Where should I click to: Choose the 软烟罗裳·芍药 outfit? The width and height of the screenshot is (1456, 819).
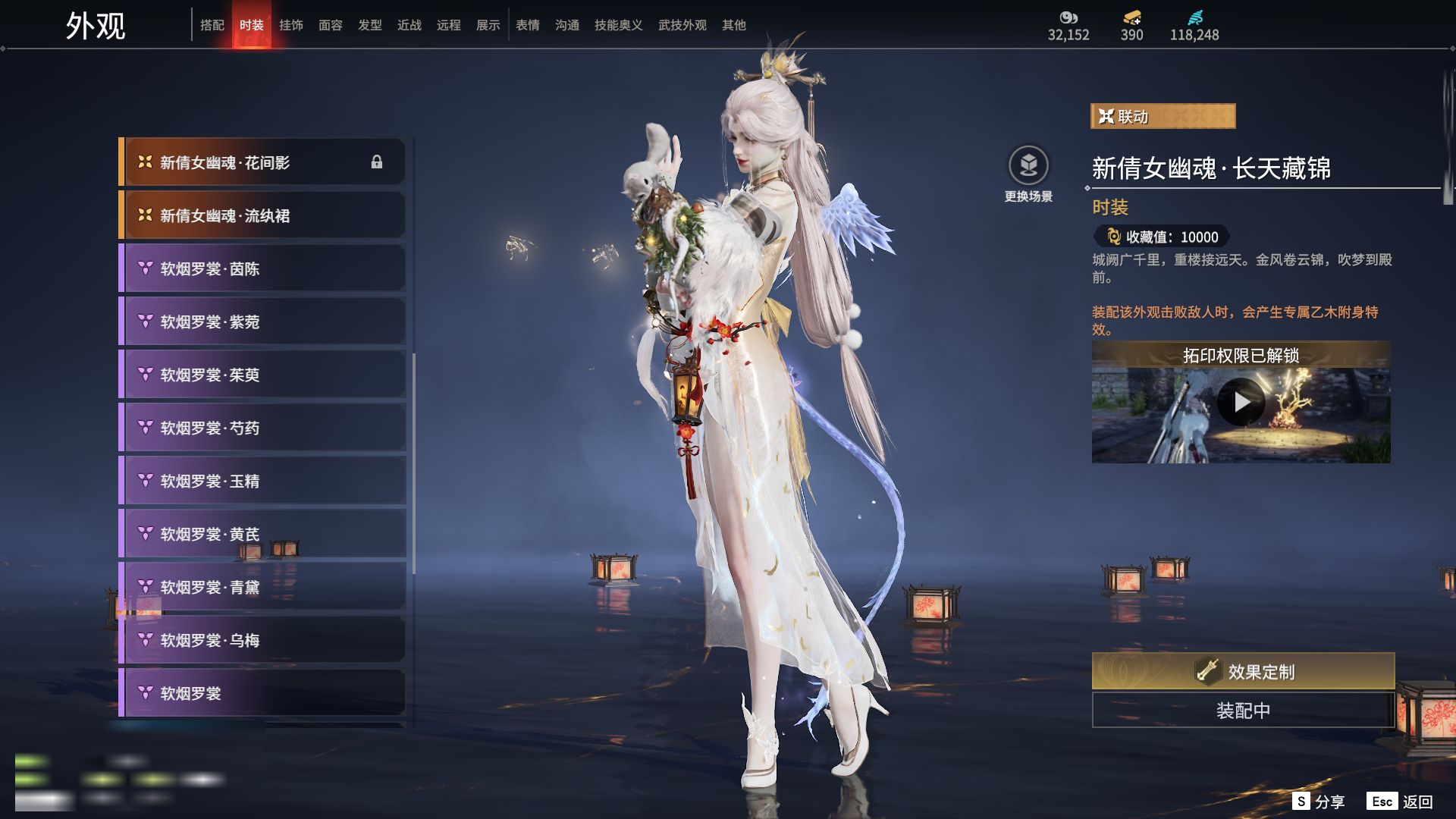(262, 428)
